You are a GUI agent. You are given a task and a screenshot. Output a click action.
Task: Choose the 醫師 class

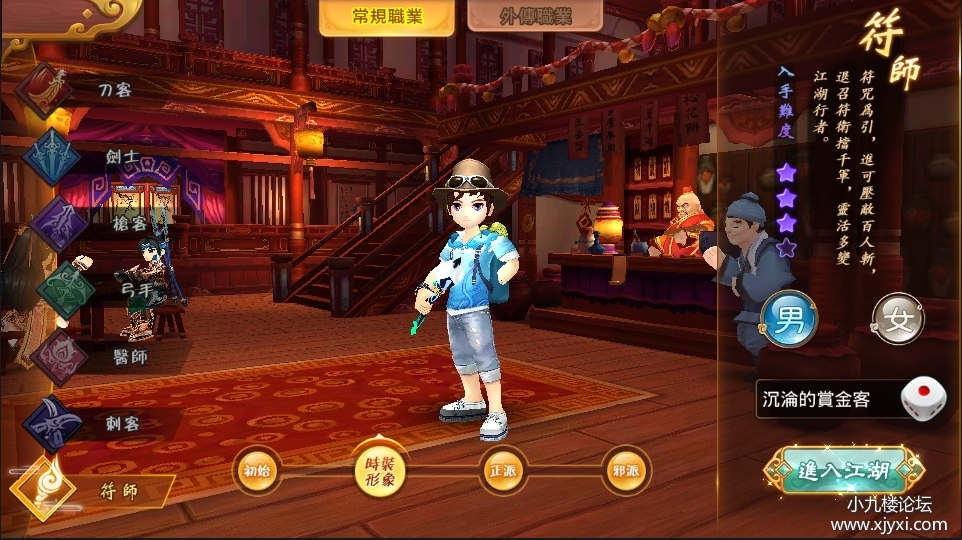click(x=80, y=355)
